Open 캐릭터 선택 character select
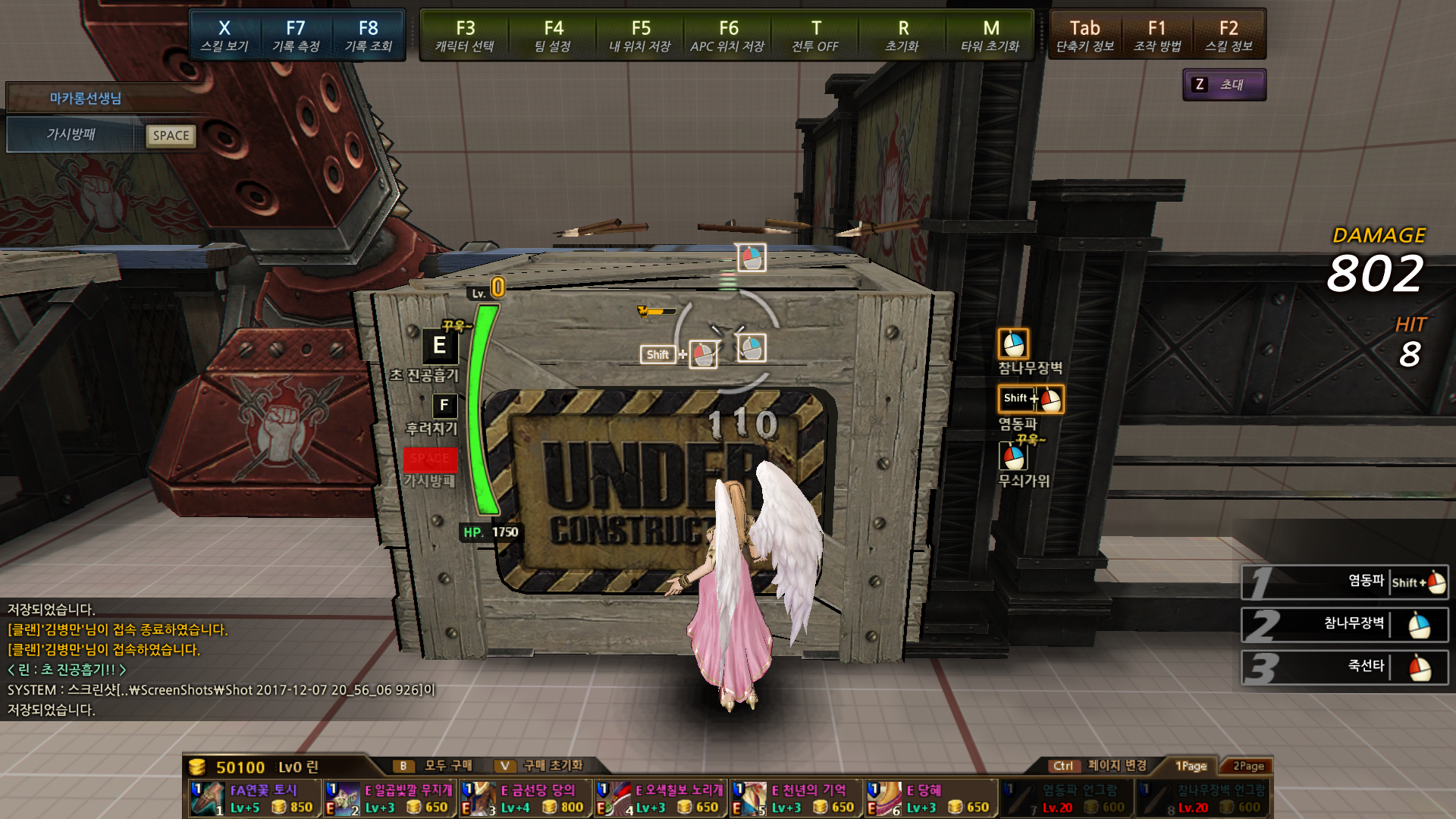1456x819 pixels. pyautogui.click(x=465, y=36)
